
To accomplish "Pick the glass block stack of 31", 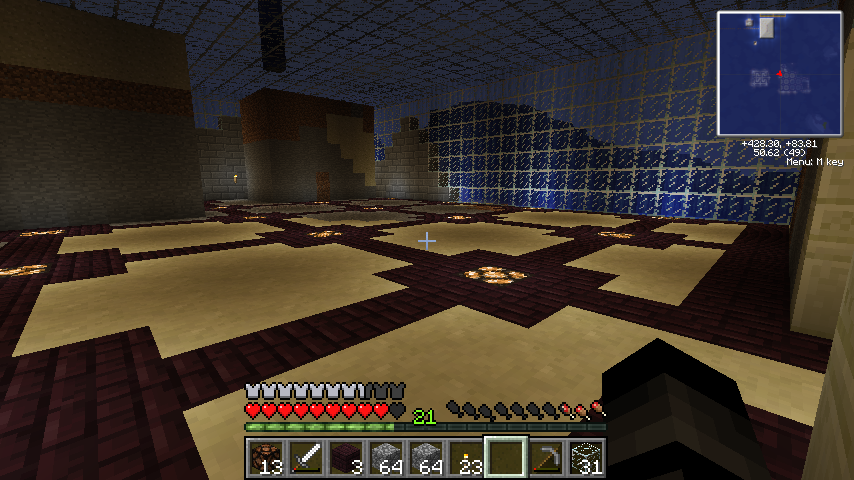I will 585,458.
